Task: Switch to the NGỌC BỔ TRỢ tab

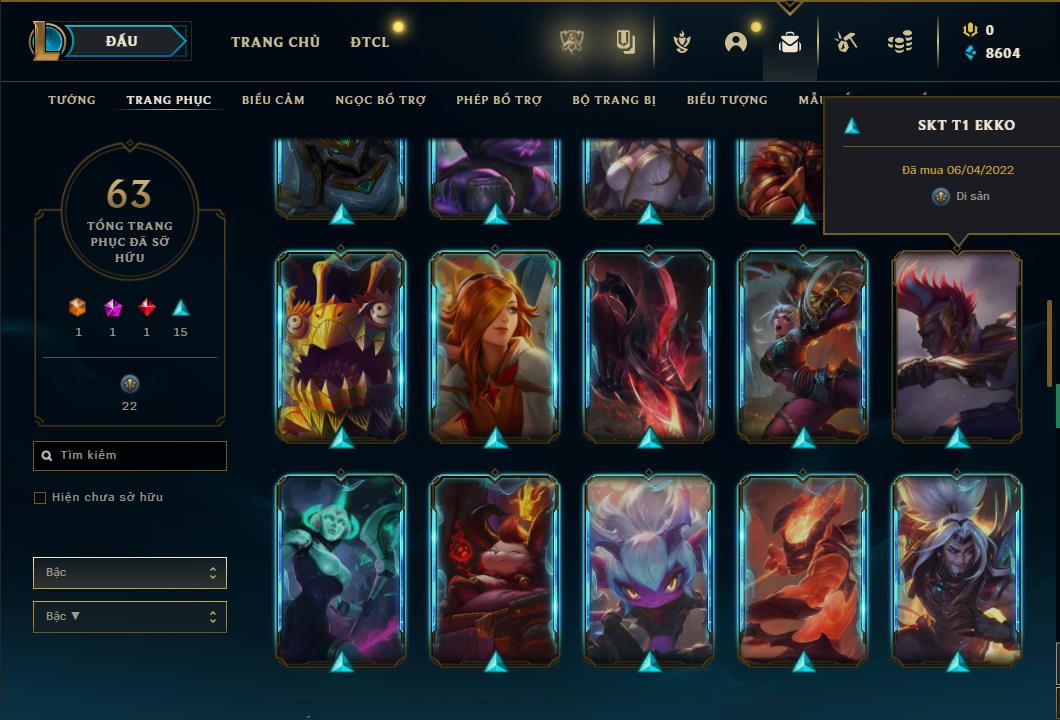Action: (x=381, y=100)
